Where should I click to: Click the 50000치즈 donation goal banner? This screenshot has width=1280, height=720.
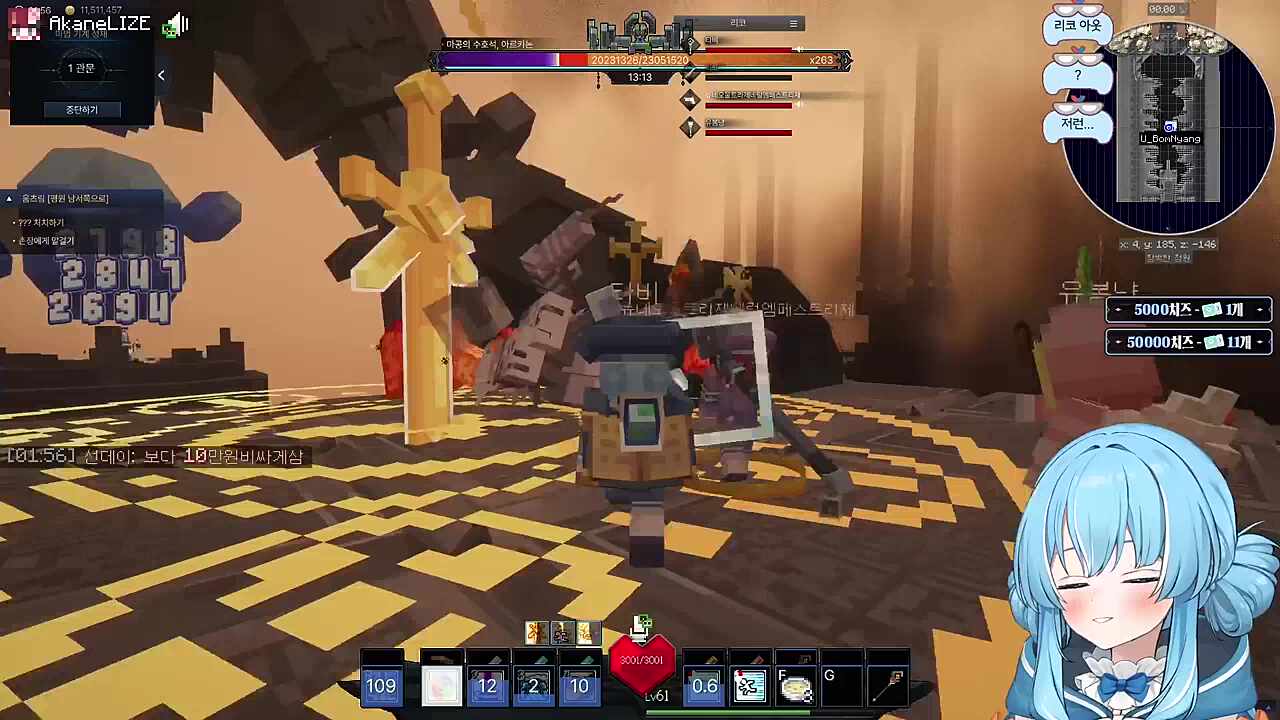1188,342
